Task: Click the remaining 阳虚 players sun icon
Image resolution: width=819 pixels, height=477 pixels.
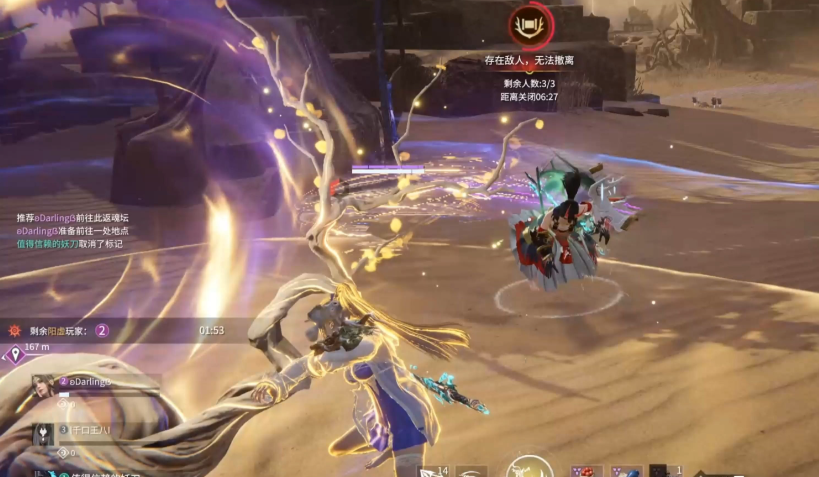Action: (13, 330)
